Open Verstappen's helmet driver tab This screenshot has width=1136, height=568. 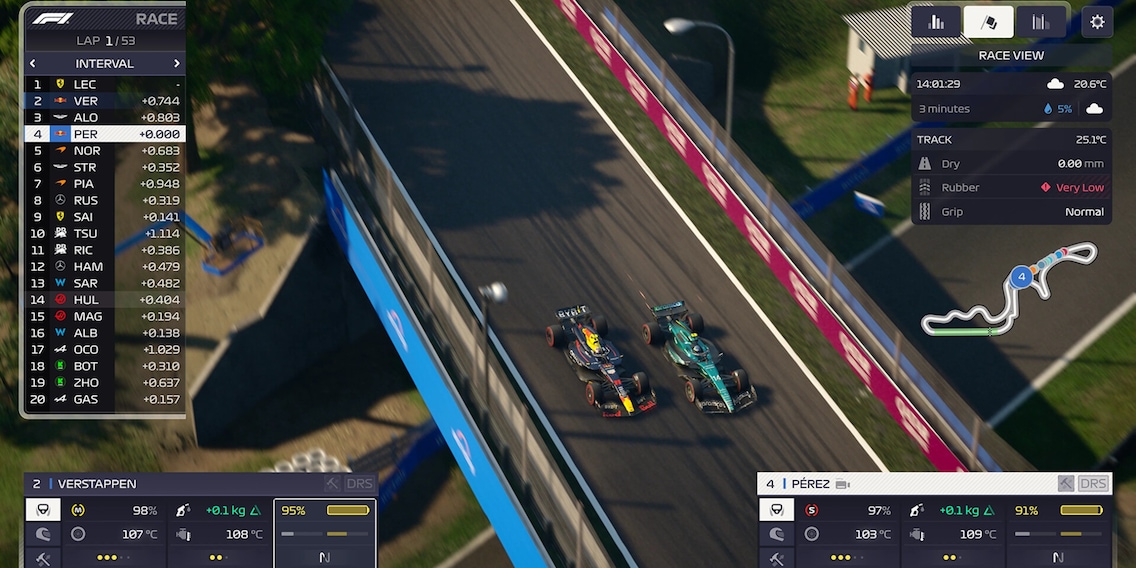44,535
